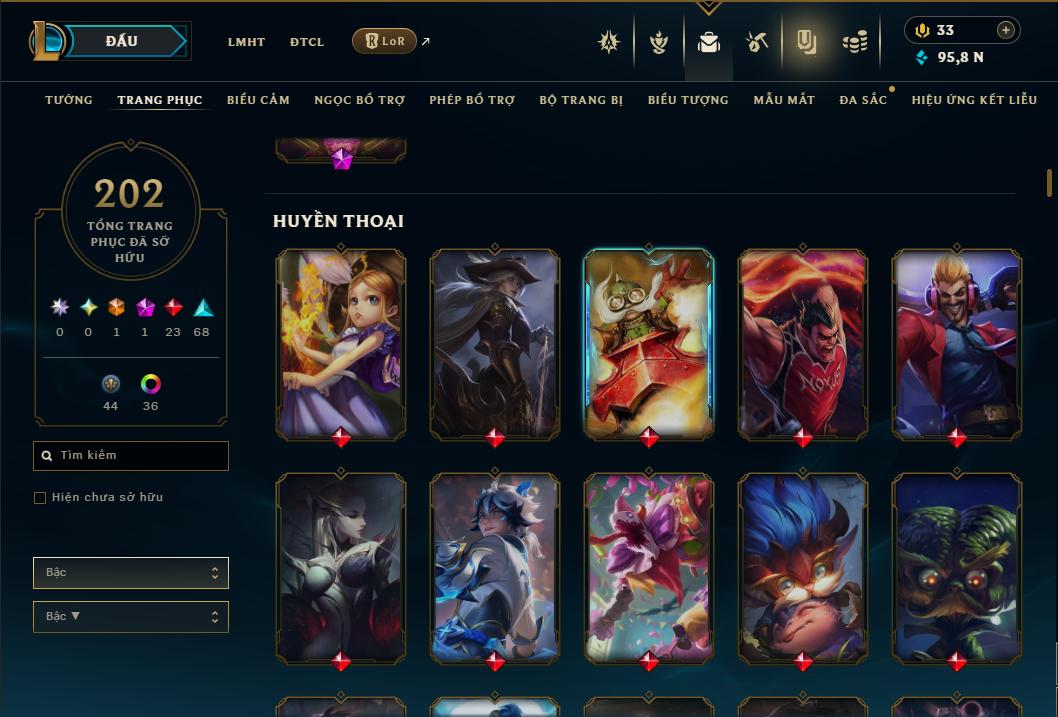Open the LoR external link
This screenshot has width=1058, height=717.
[x=385, y=41]
